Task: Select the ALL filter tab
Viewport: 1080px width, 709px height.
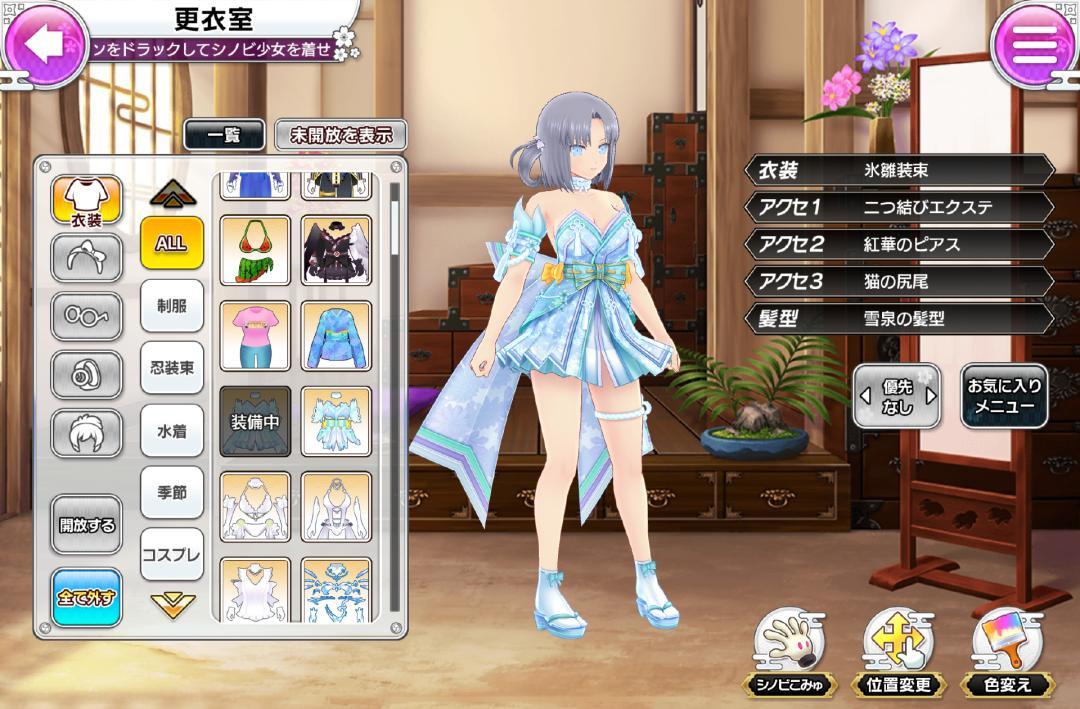Action: (x=172, y=242)
